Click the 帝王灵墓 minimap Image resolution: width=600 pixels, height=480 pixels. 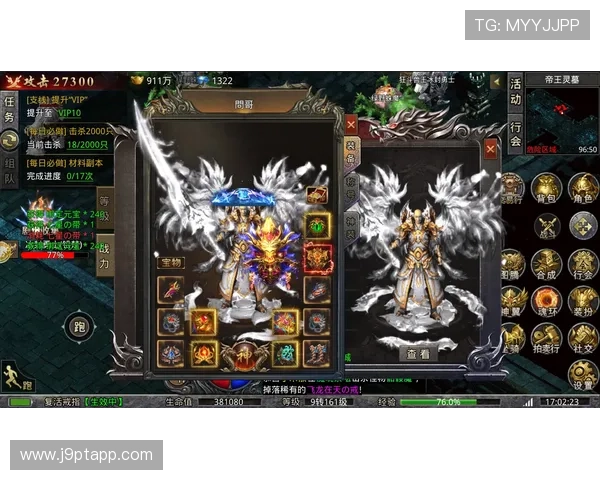coord(561,120)
